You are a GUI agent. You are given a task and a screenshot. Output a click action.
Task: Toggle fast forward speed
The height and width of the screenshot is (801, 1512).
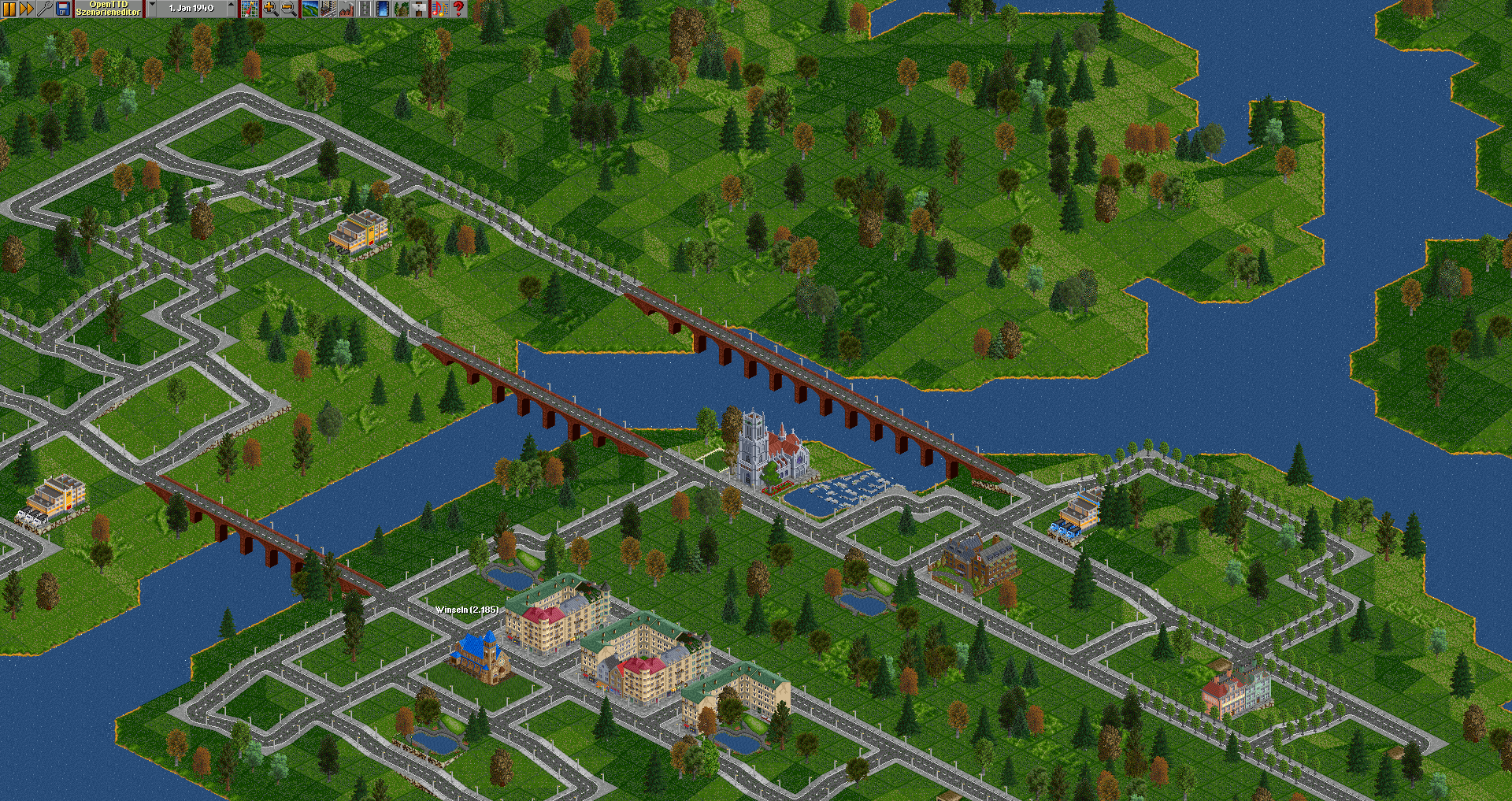[27, 9]
